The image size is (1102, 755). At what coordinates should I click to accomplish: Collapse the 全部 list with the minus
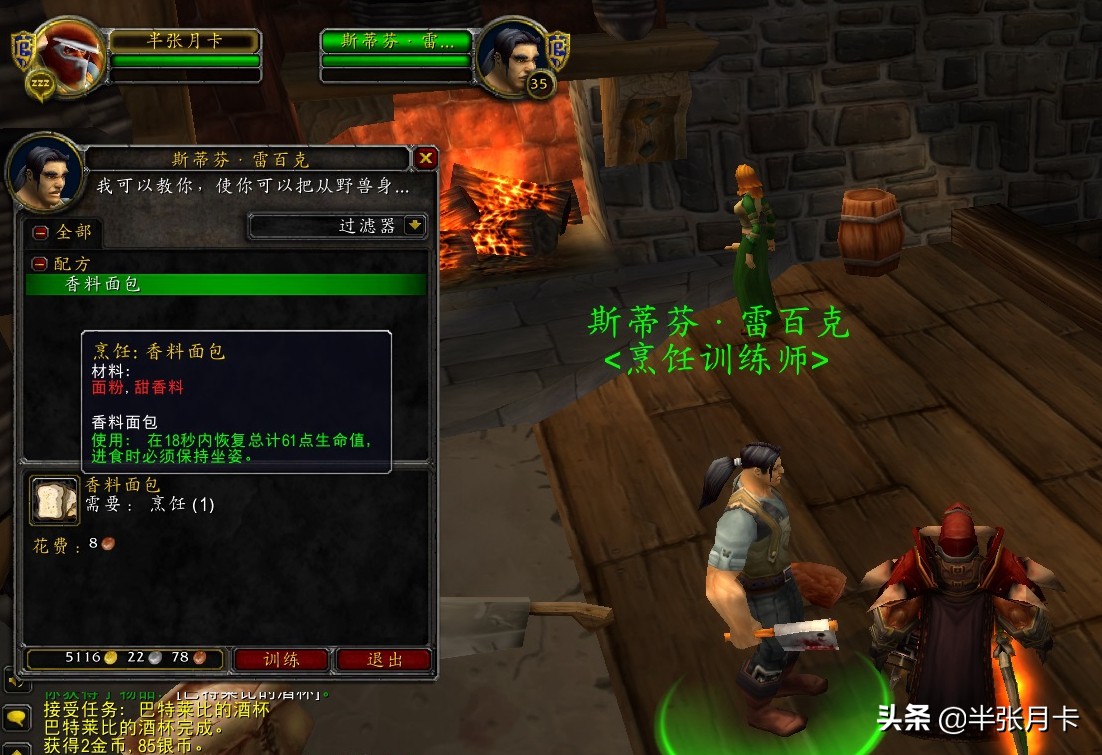[x=41, y=232]
